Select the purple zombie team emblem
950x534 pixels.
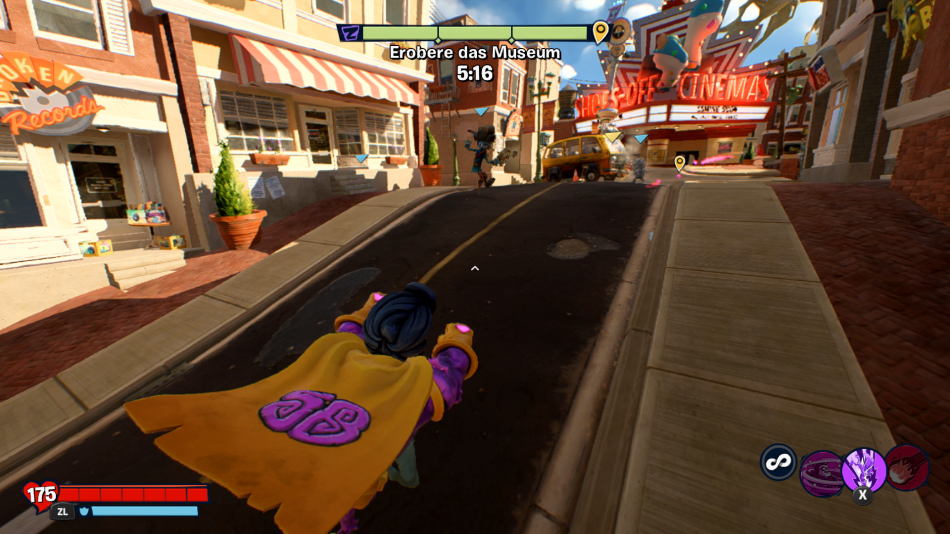coord(349,33)
